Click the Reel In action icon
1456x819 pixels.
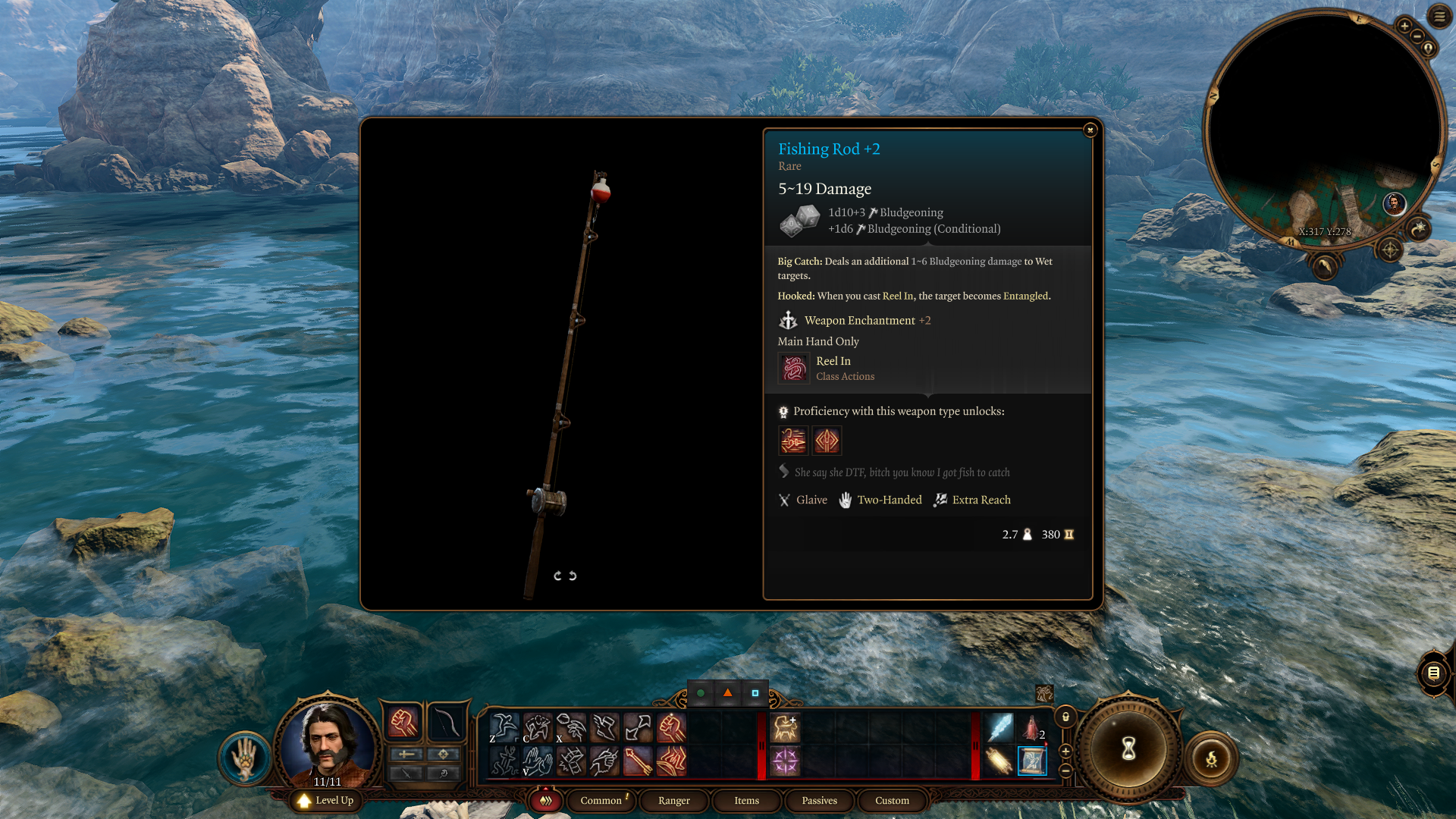794,369
